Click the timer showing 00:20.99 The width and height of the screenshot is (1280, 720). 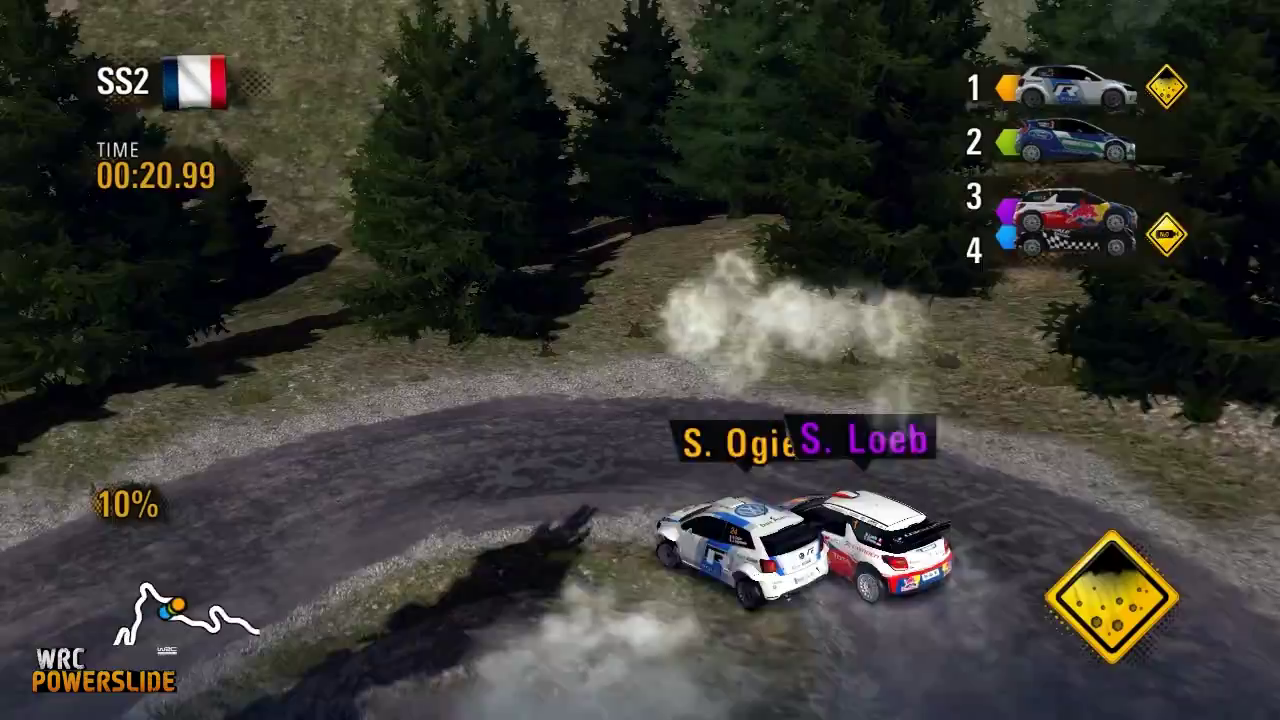(157, 176)
